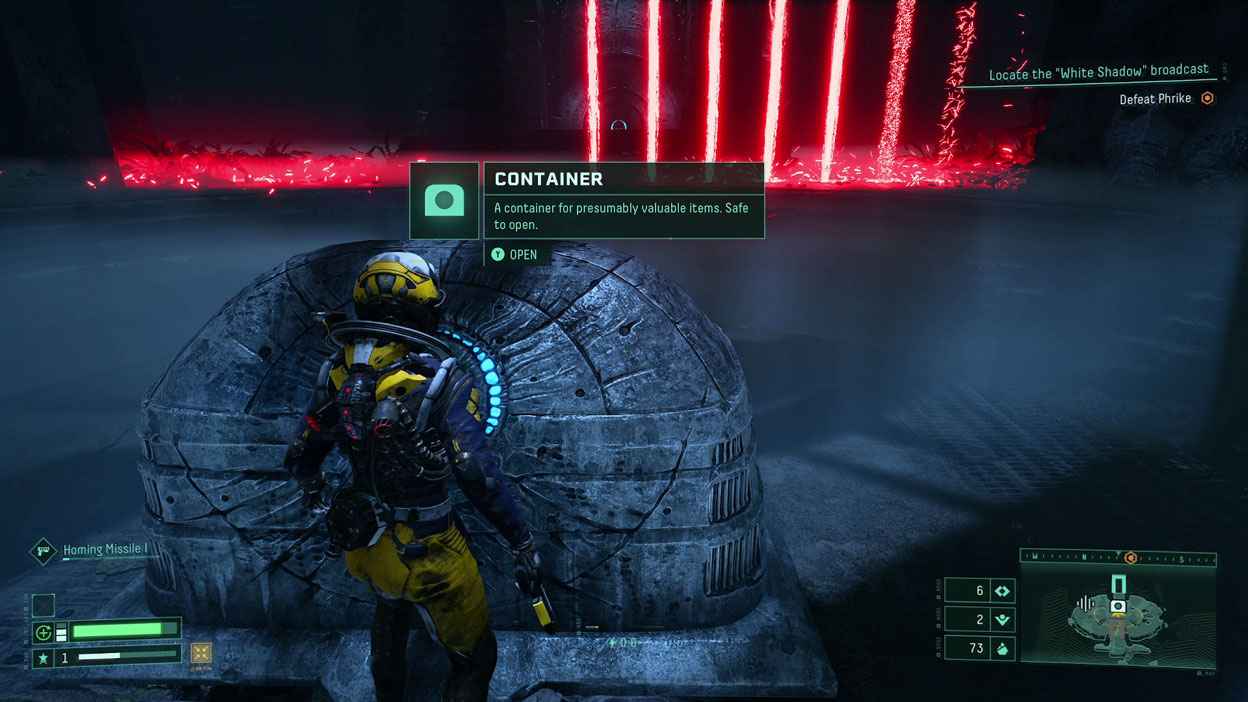Viewport: 1248px width, 702px height.
Task: Click the orange arrows overload icon
Action: pyautogui.click(x=201, y=654)
